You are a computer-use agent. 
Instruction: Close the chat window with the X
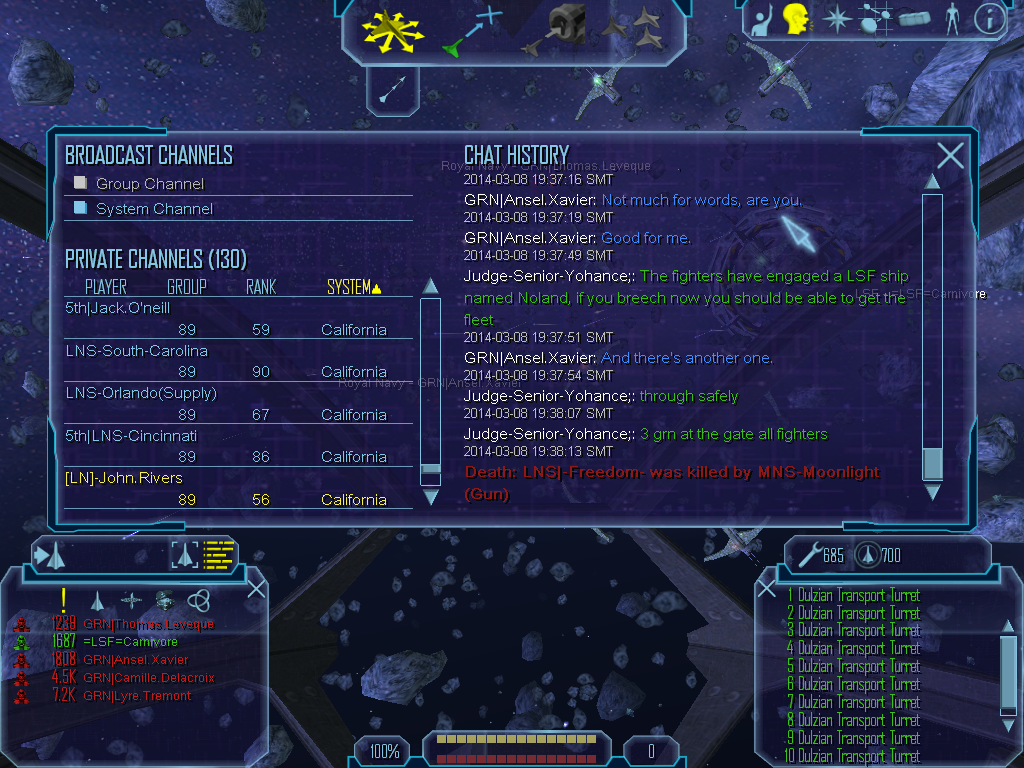950,155
